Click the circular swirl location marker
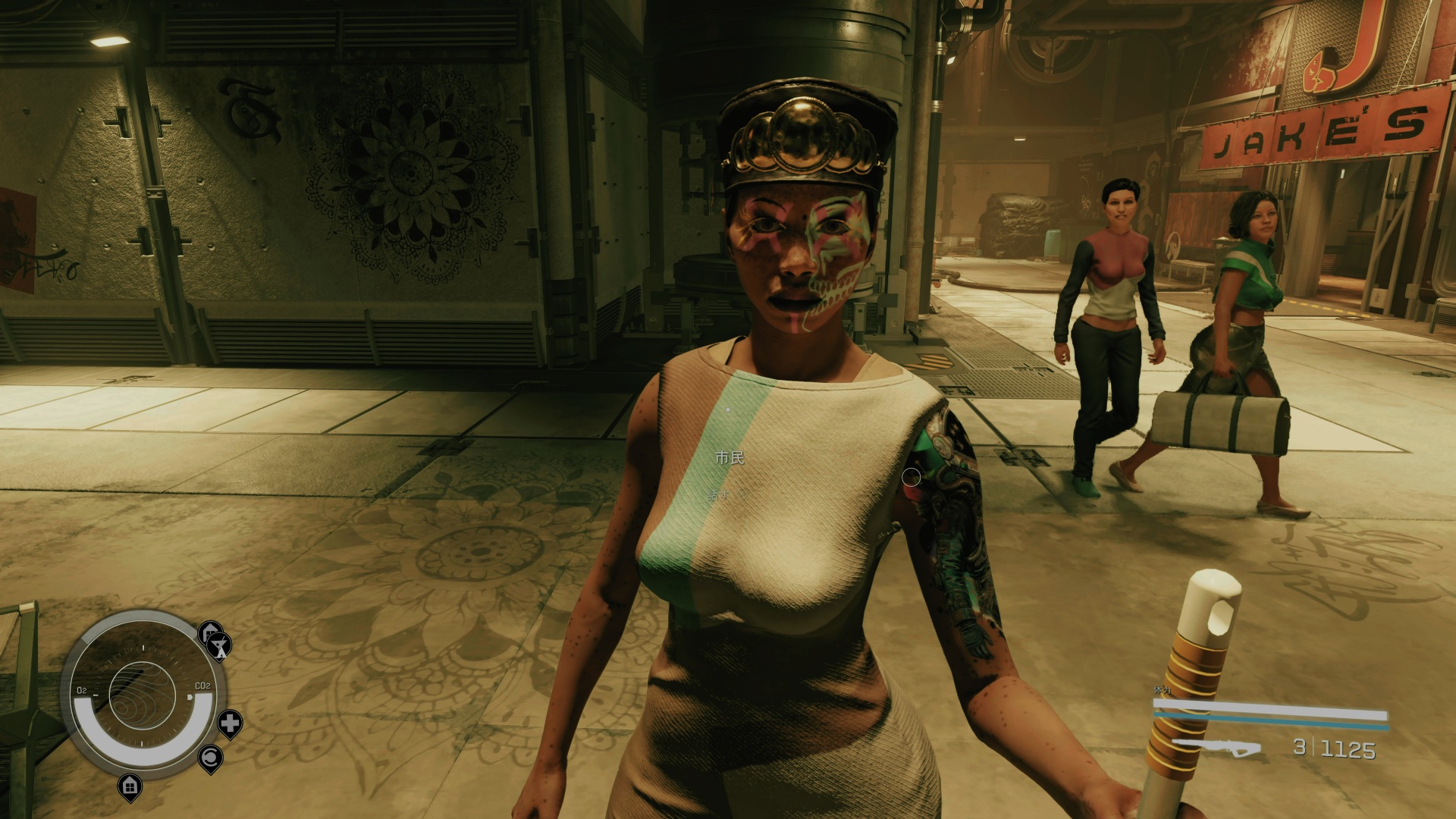1456x819 pixels. (210, 758)
